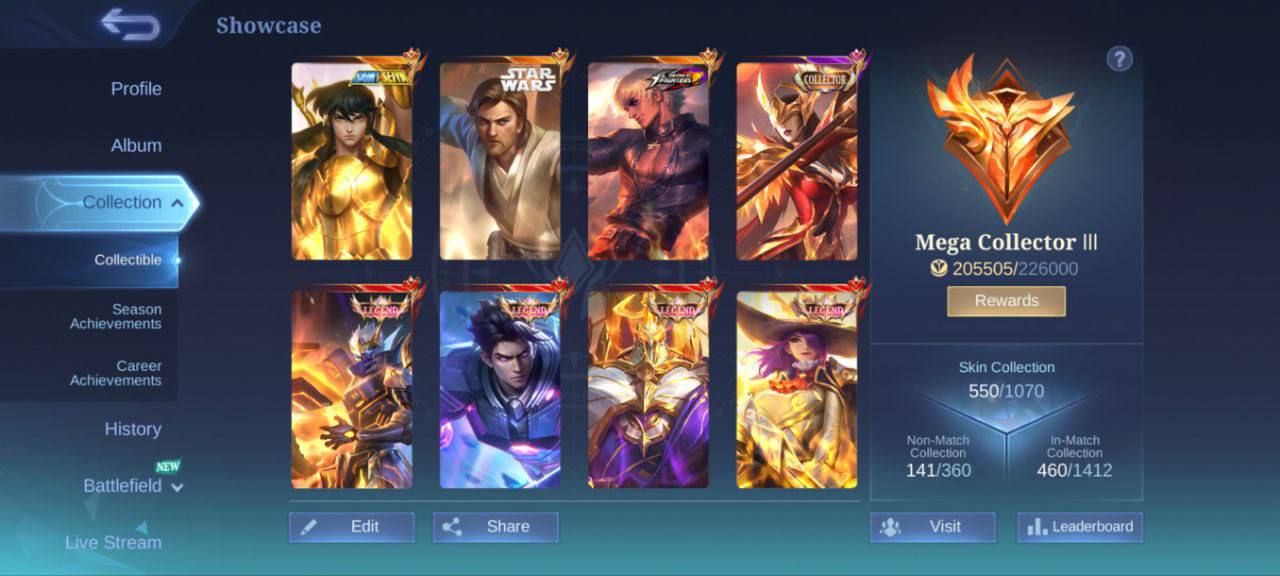The width and height of the screenshot is (1280, 576).
Task: Expand the Battlefield menu
Action: 132,486
